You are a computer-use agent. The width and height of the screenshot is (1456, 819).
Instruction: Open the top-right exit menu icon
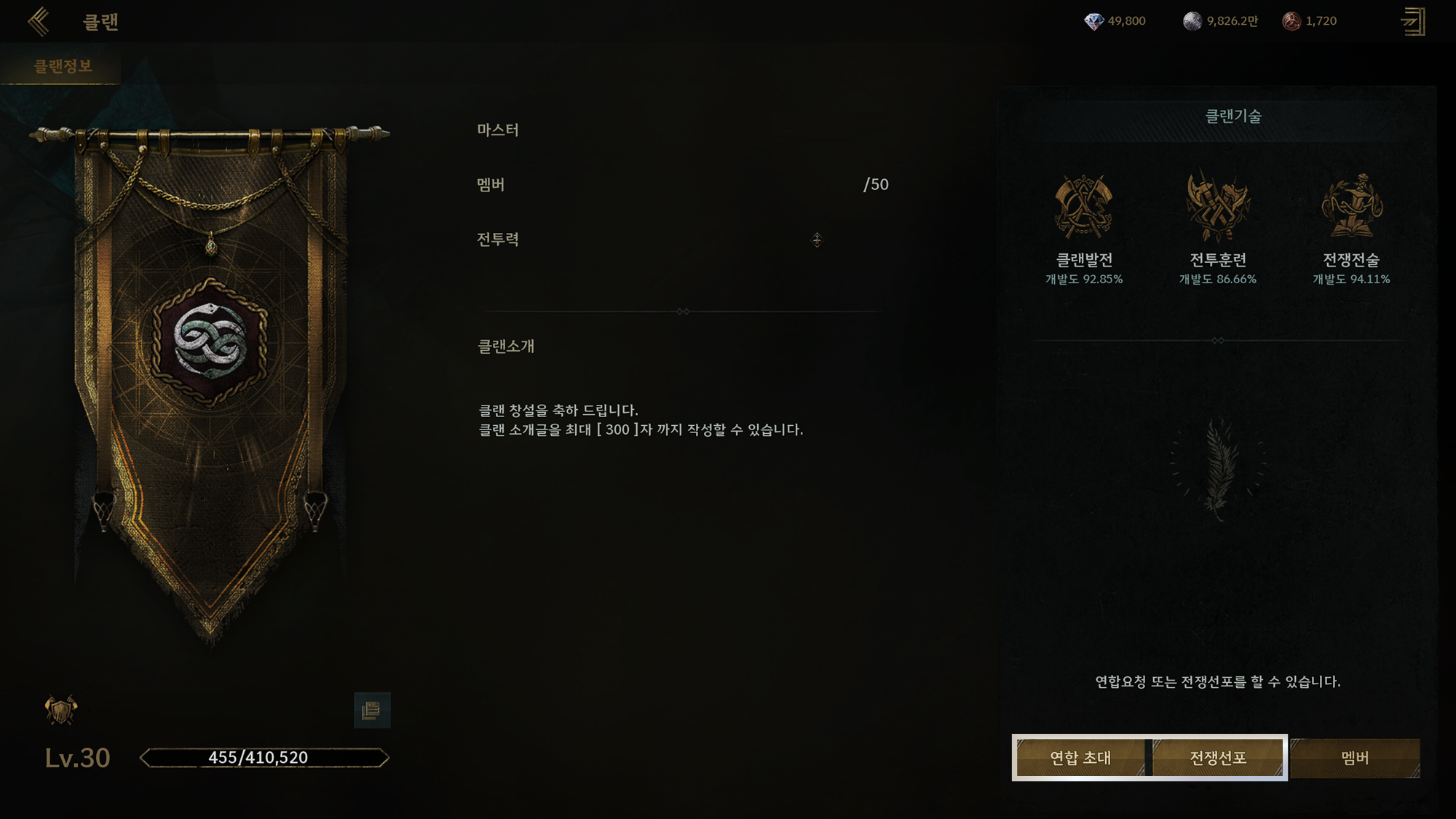[1413, 22]
